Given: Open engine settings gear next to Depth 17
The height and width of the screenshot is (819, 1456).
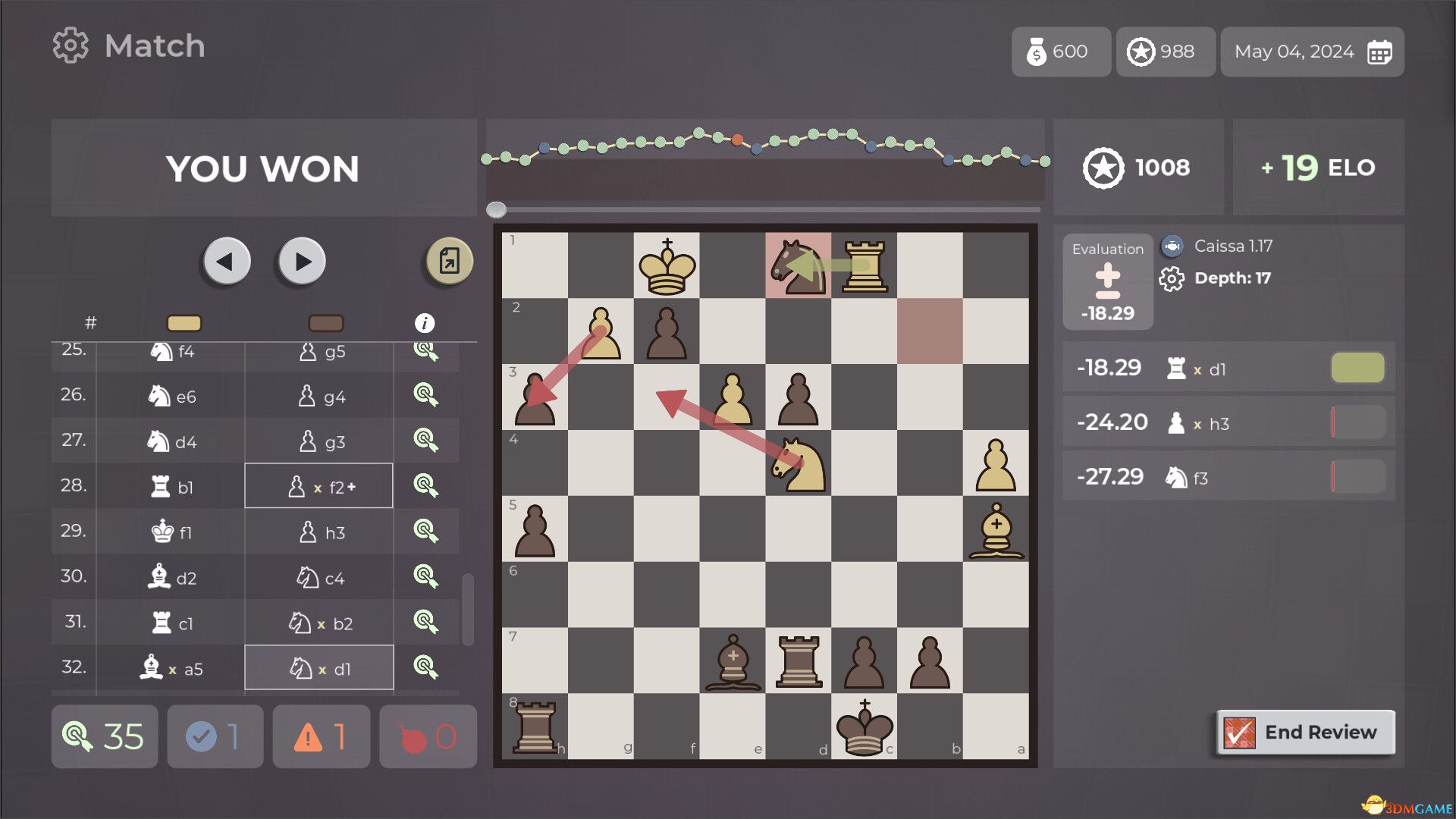Looking at the screenshot, I should [x=1172, y=278].
